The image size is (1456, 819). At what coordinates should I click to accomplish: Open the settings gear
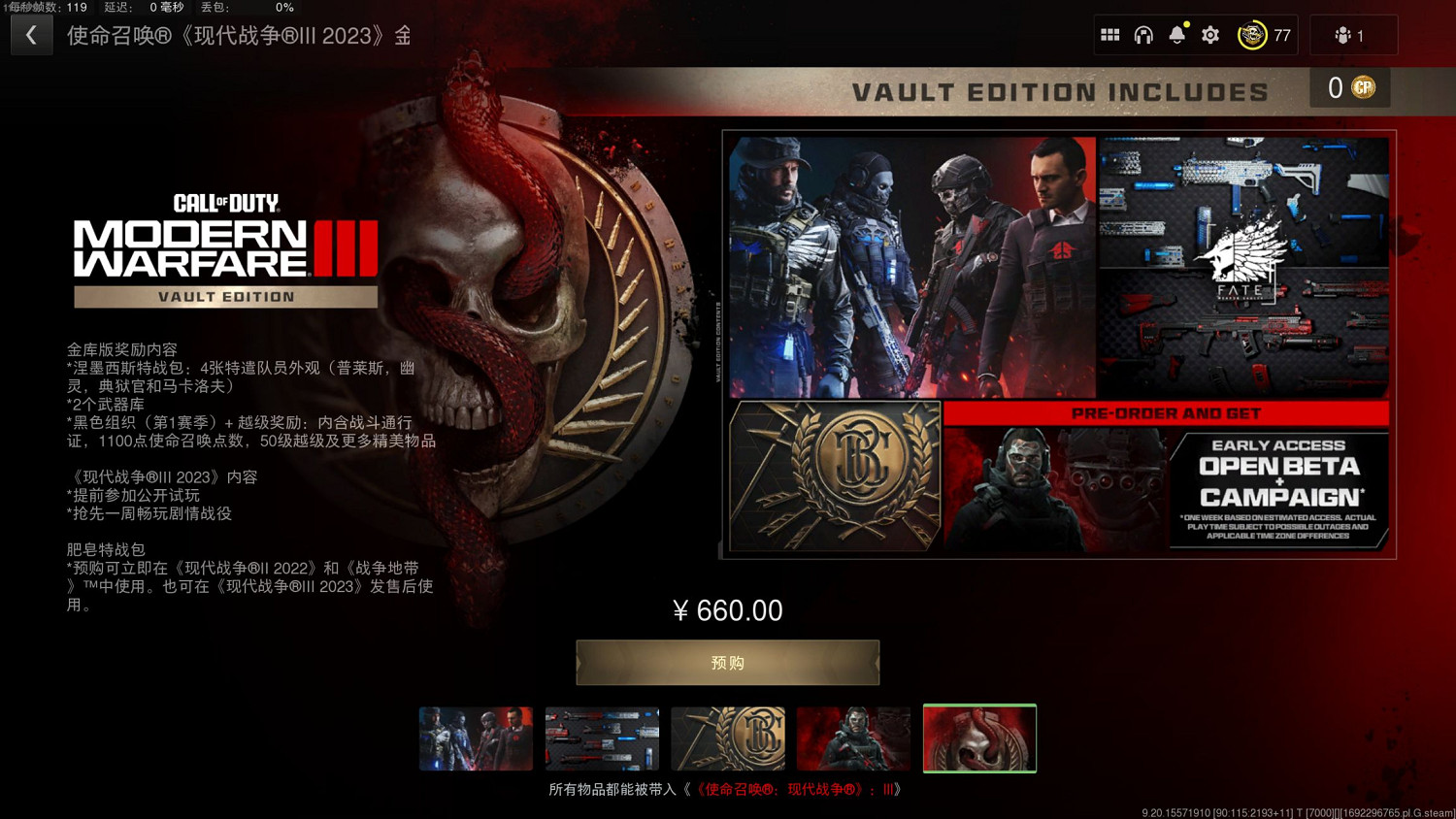pyautogui.click(x=1209, y=35)
